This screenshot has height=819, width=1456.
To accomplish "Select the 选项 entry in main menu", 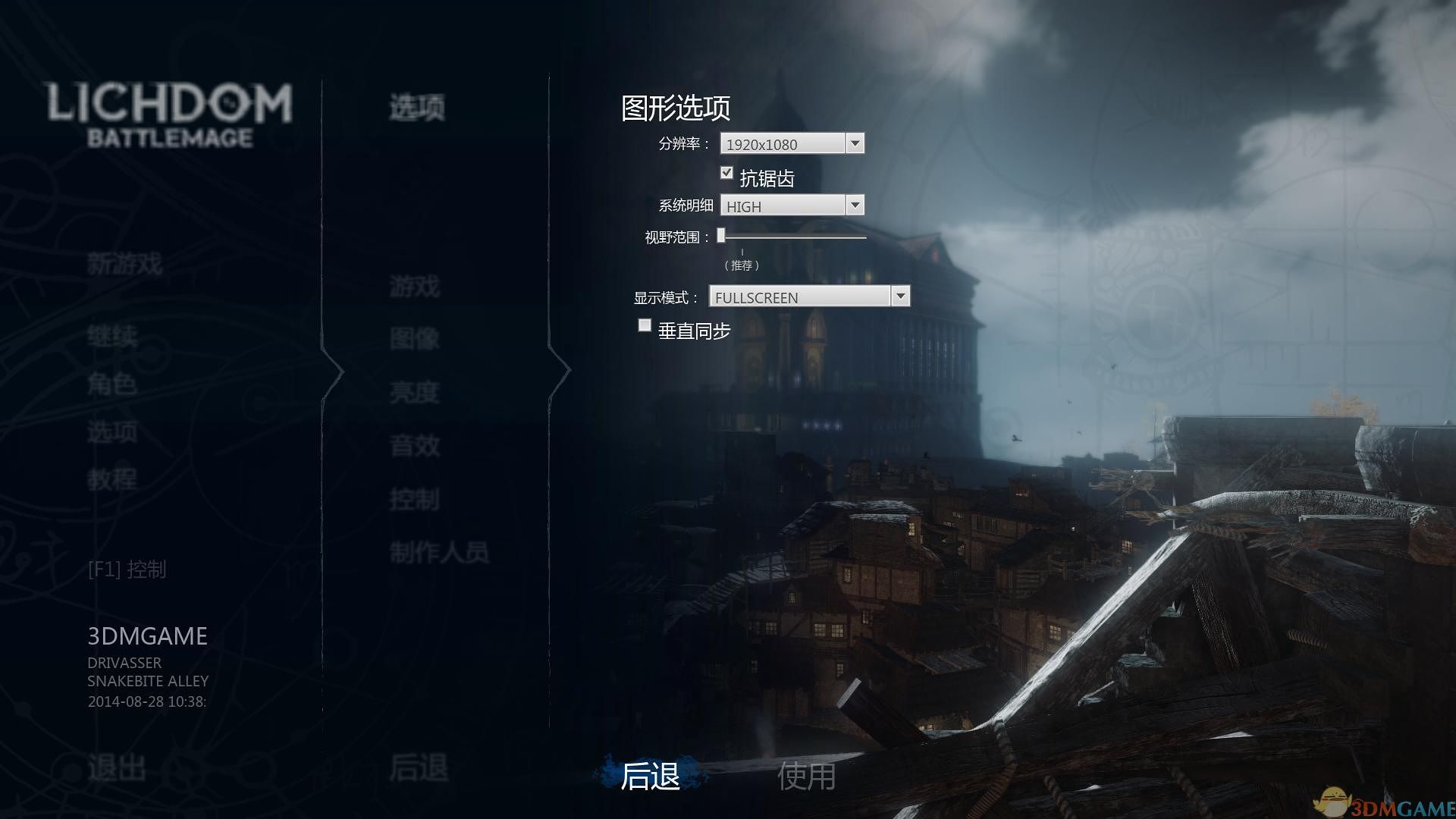I will coord(112,432).
